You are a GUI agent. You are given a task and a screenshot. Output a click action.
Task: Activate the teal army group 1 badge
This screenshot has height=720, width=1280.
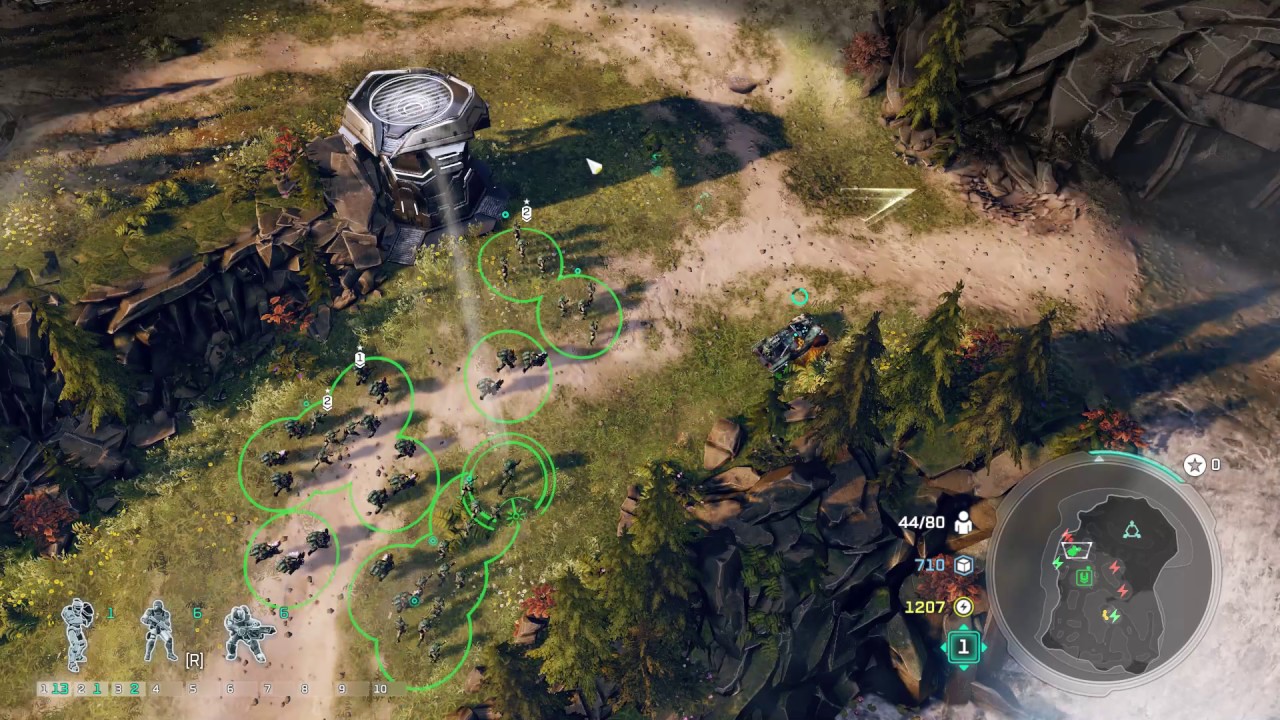[x=963, y=647]
